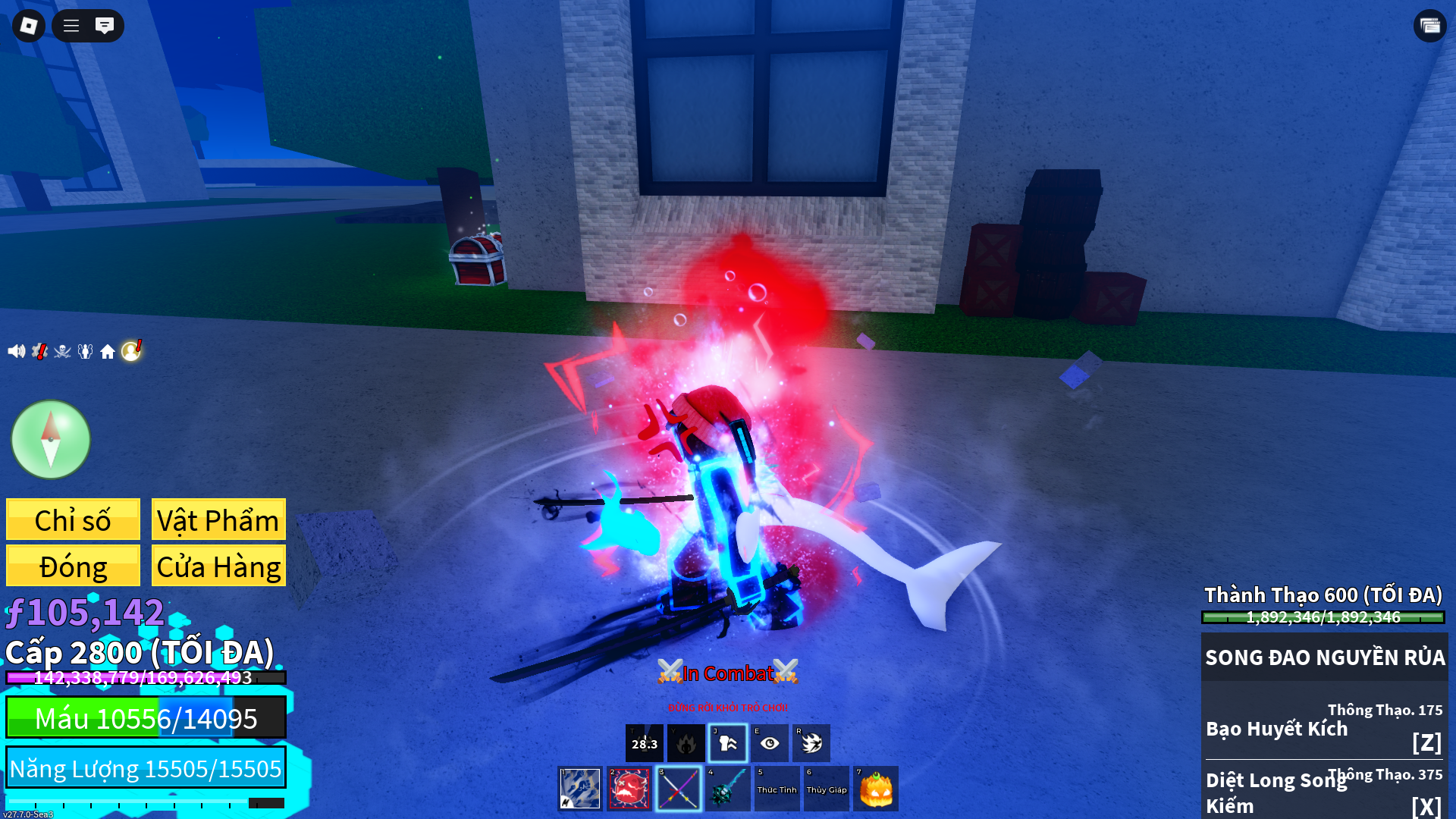Screen dimensions: 1456x819
Task: Select the red angry fruit hotbar slot
Action: point(629,789)
